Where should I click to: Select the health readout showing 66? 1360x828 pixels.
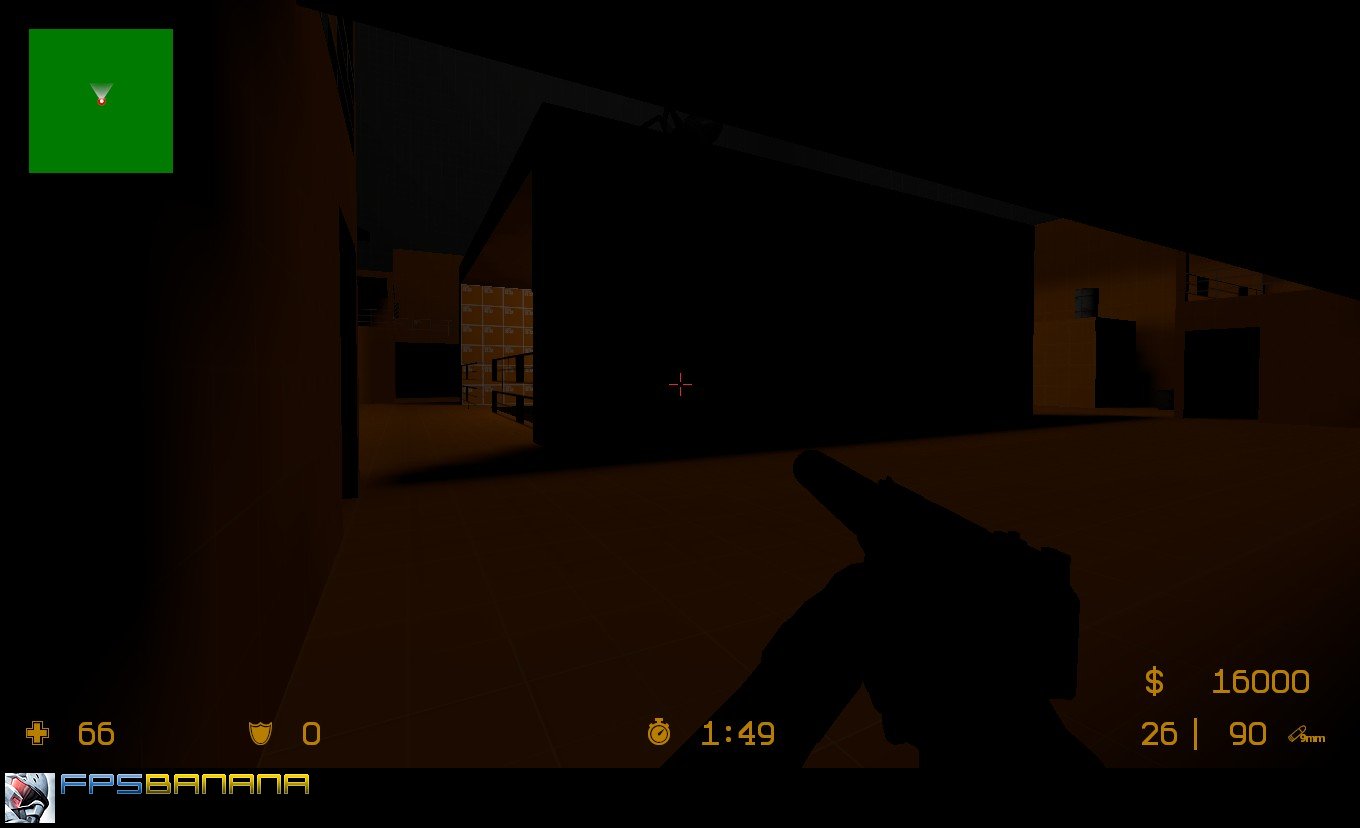point(95,734)
